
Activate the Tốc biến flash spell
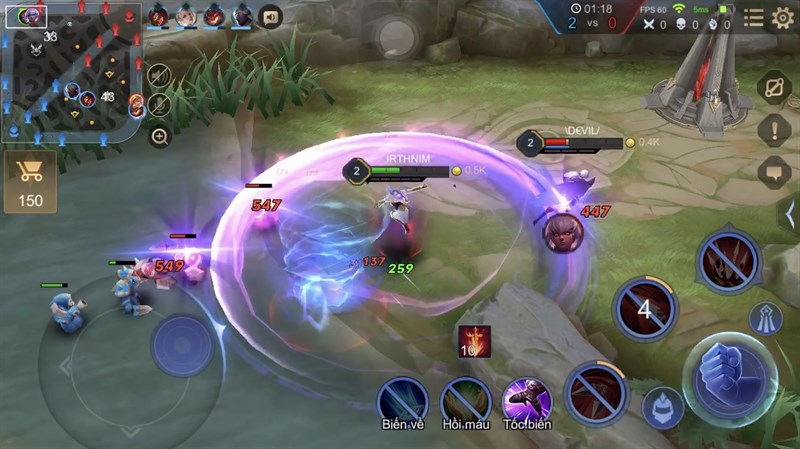click(x=527, y=401)
